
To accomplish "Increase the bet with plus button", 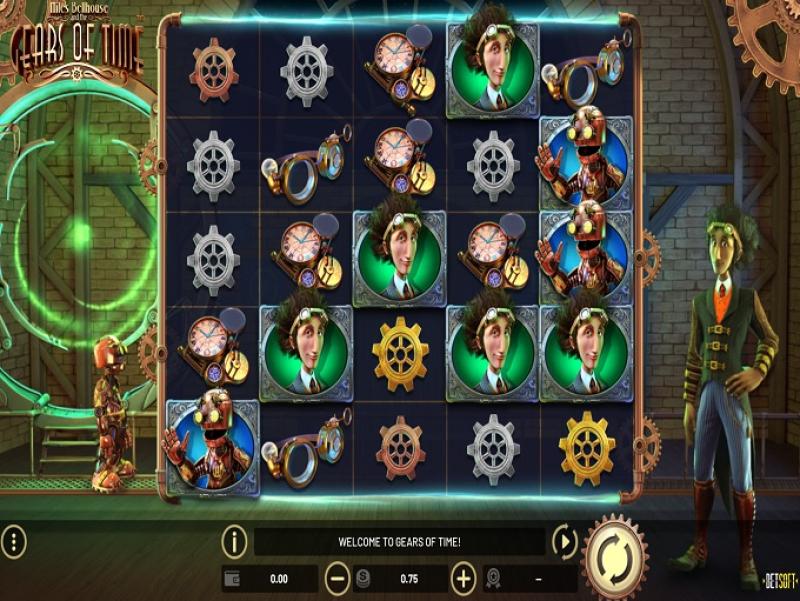I will [x=463, y=578].
